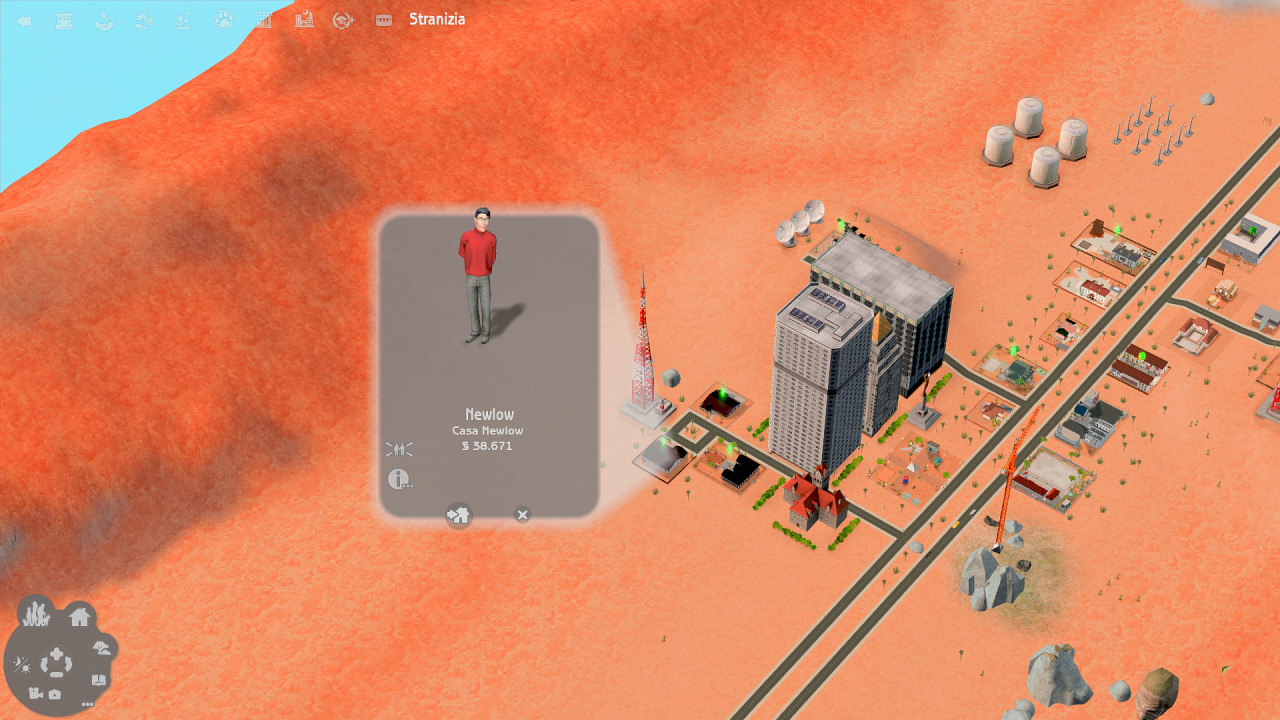Select the castle-shaped building icon in top bar
The width and height of the screenshot is (1280, 720).
(64, 20)
